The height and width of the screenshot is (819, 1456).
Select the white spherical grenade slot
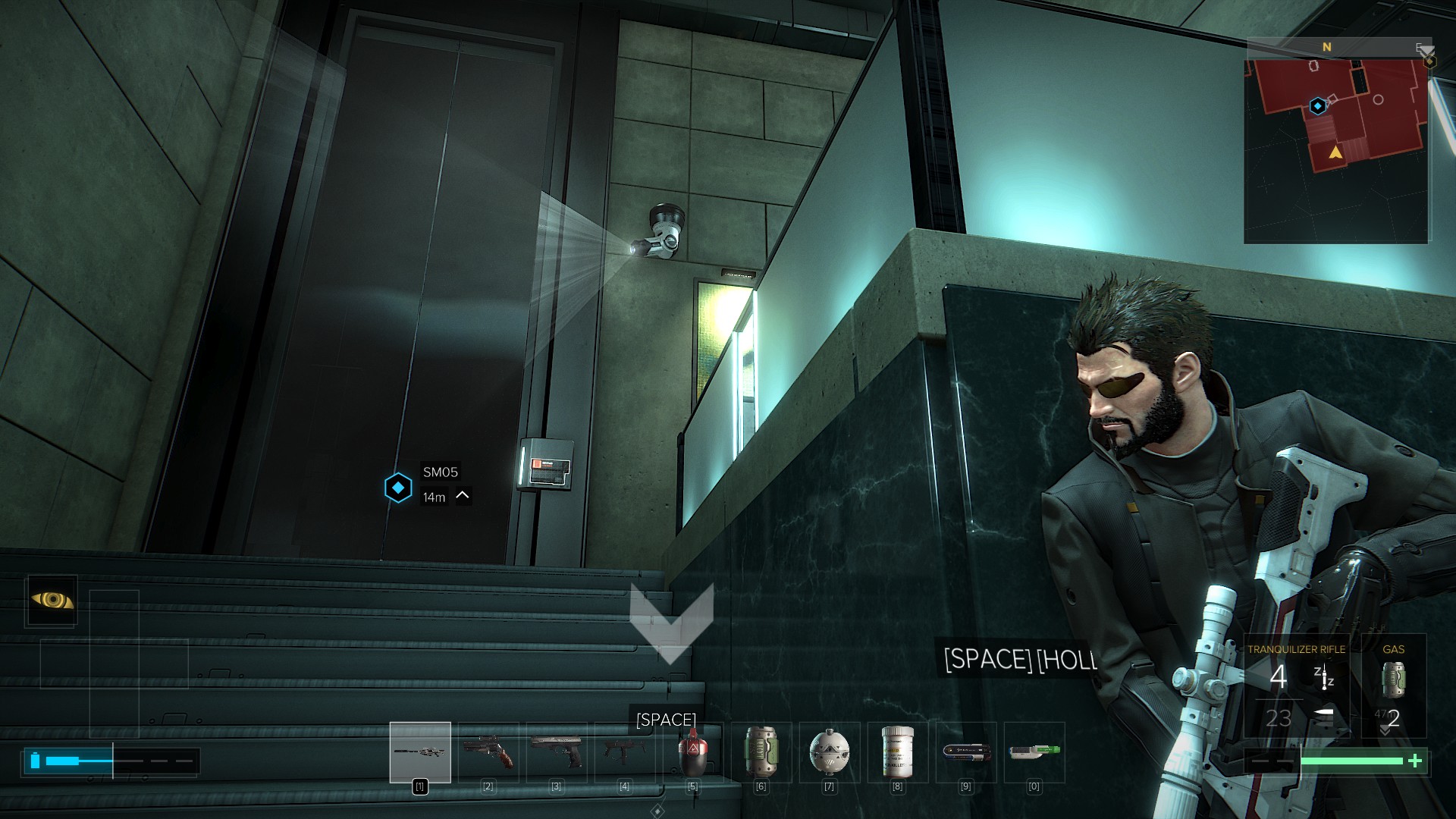pos(829,752)
